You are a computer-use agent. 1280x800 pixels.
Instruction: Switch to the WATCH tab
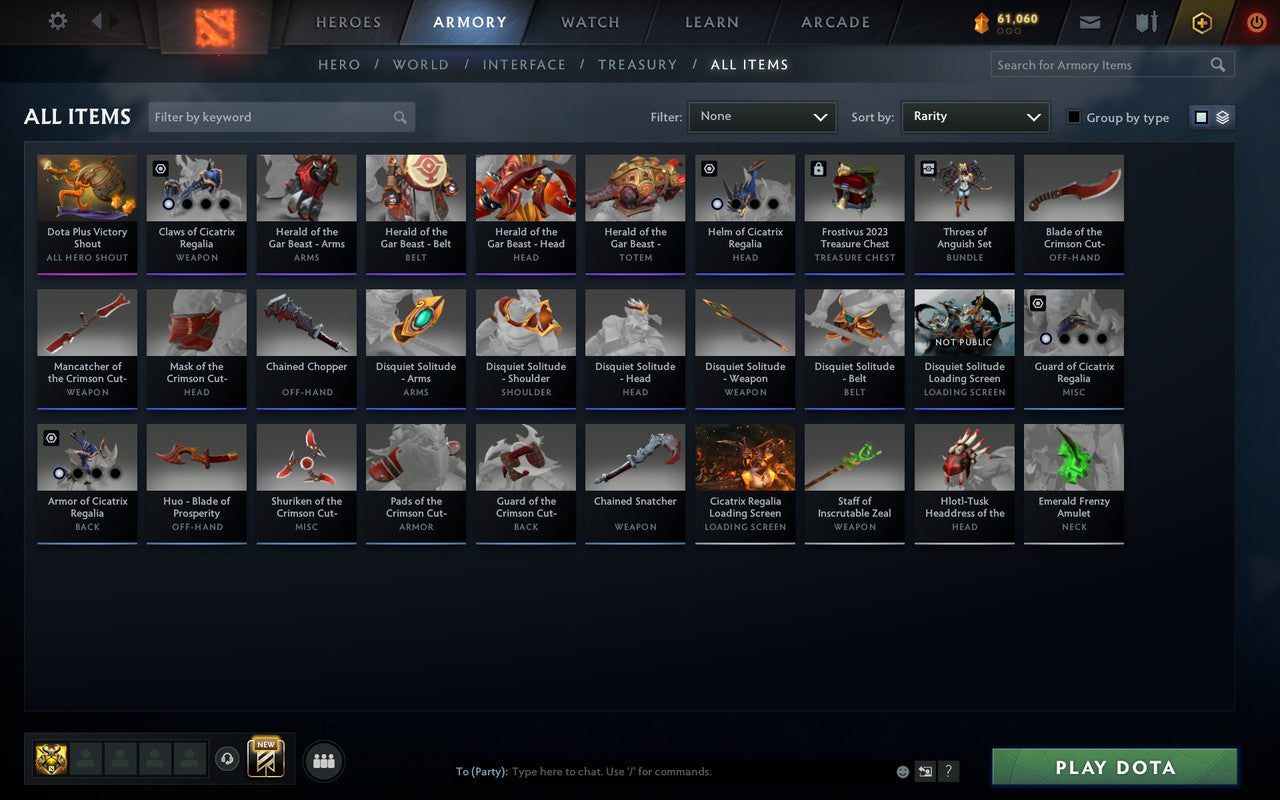coord(589,21)
